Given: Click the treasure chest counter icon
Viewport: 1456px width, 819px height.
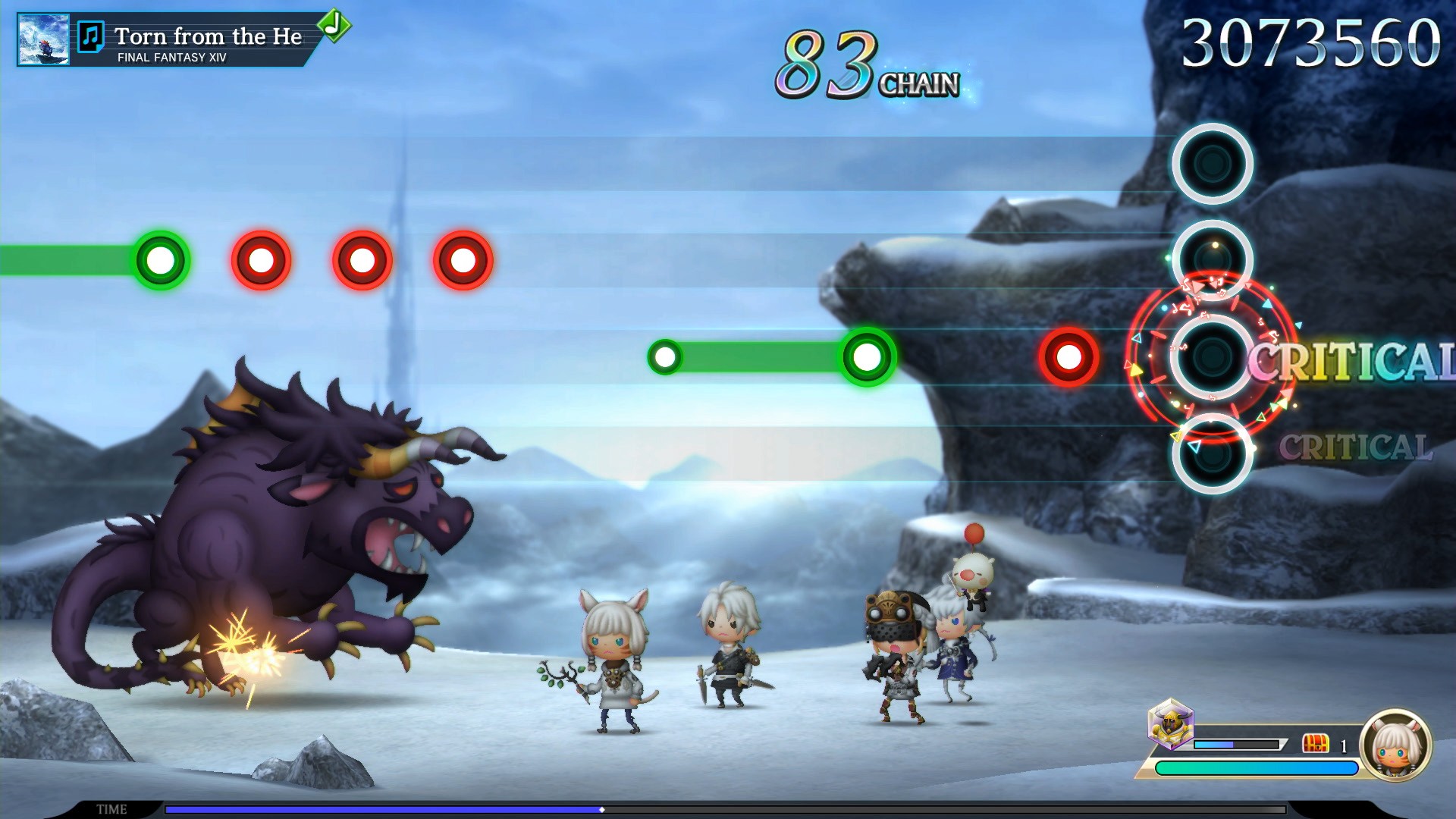Looking at the screenshot, I should click(x=1316, y=743).
